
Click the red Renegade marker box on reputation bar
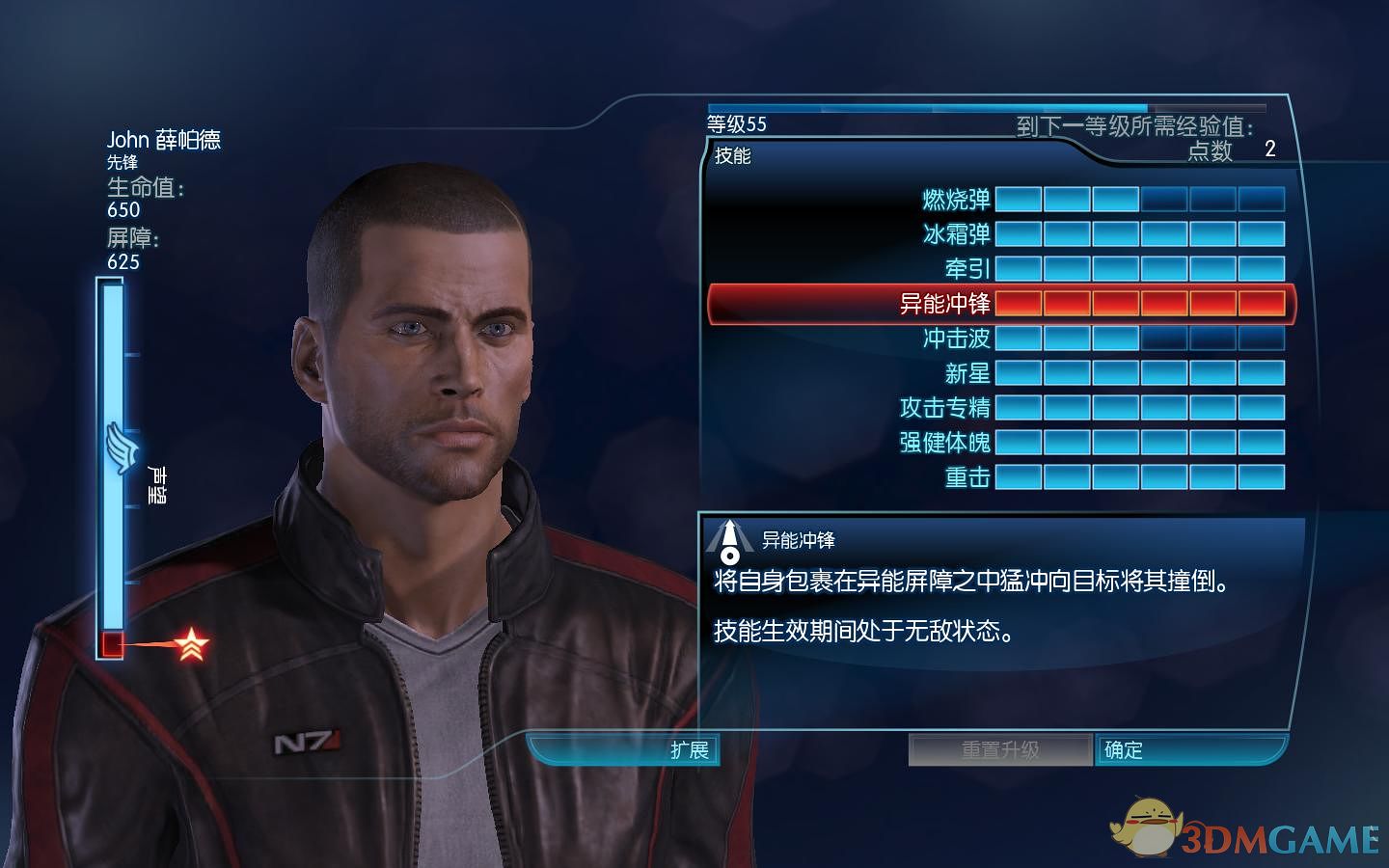112,641
